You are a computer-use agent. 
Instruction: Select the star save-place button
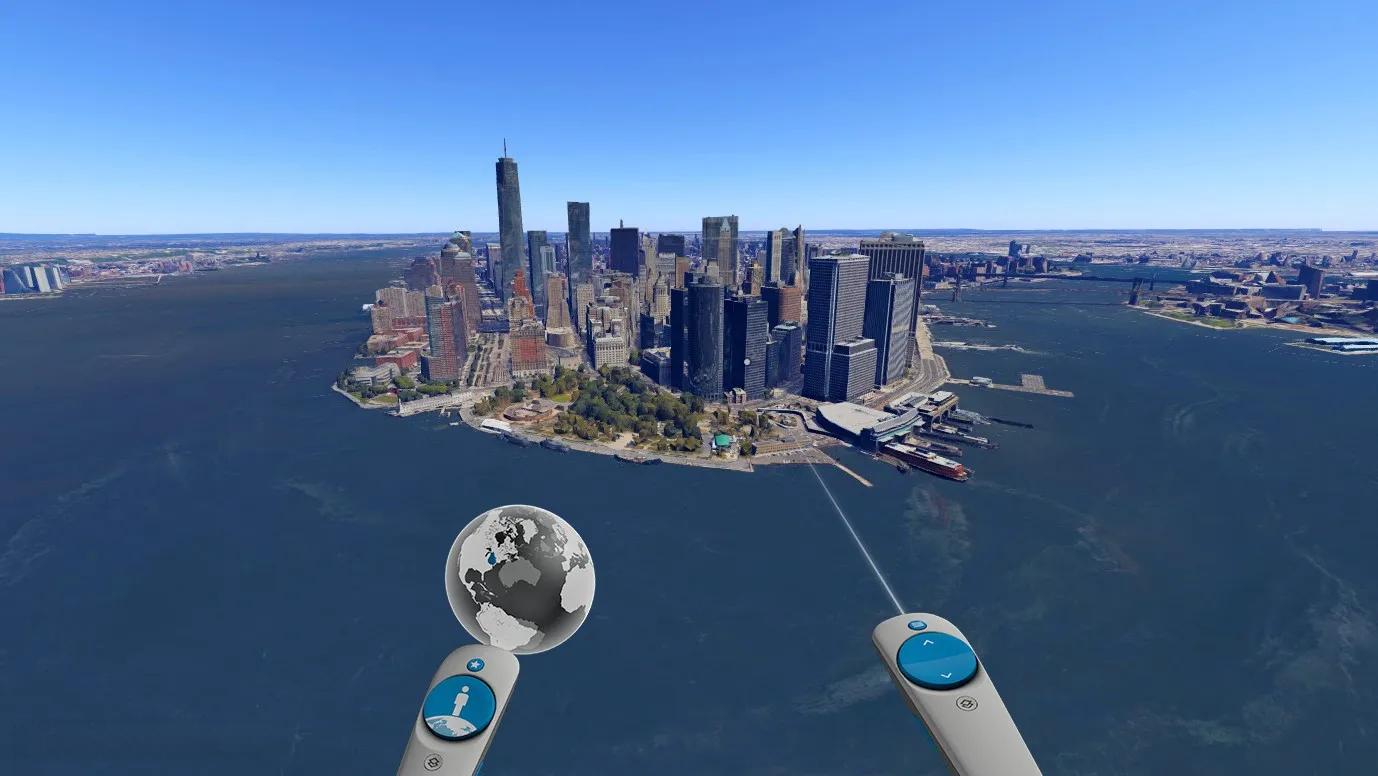[x=475, y=664]
